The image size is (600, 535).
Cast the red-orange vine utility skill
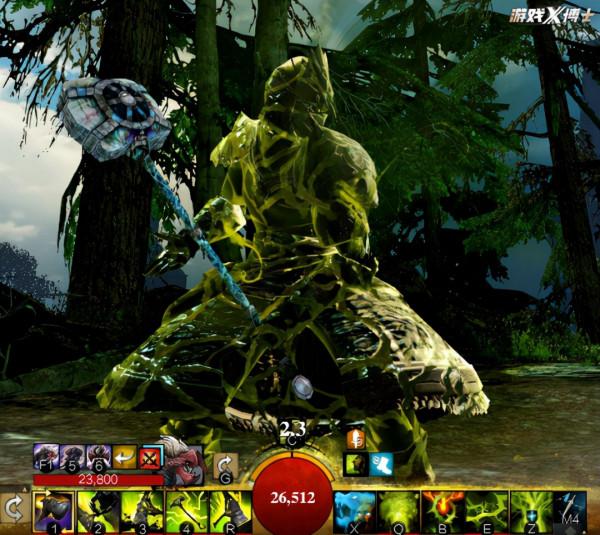[x=443, y=511]
